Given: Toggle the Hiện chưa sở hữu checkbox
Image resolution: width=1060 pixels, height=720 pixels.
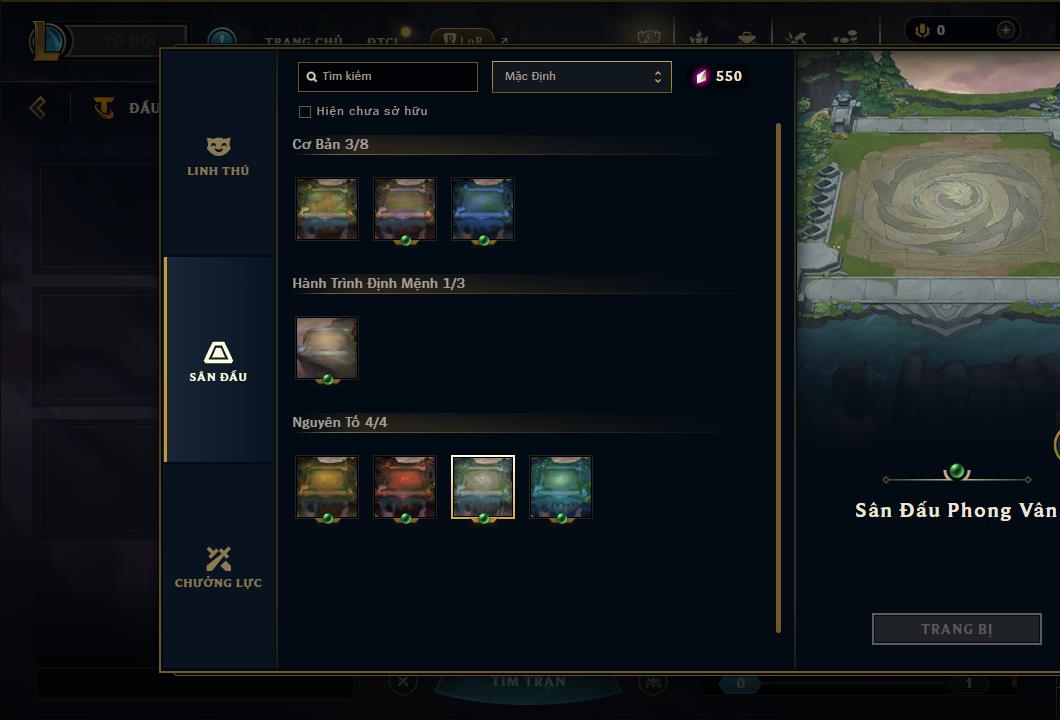Looking at the screenshot, I should tap(305, 112).
